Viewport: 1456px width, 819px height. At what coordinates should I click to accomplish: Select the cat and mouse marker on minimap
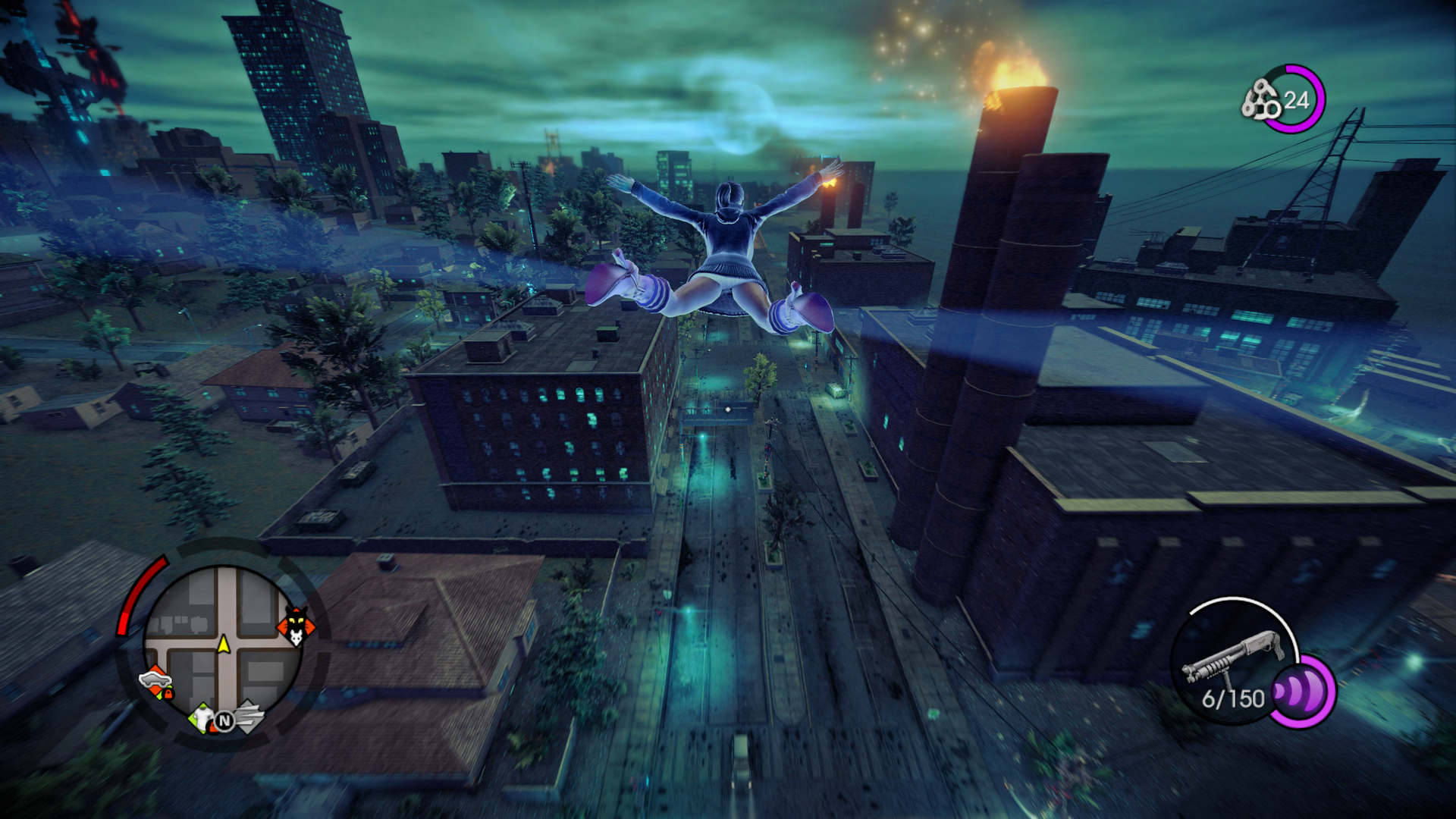(296, 626)
